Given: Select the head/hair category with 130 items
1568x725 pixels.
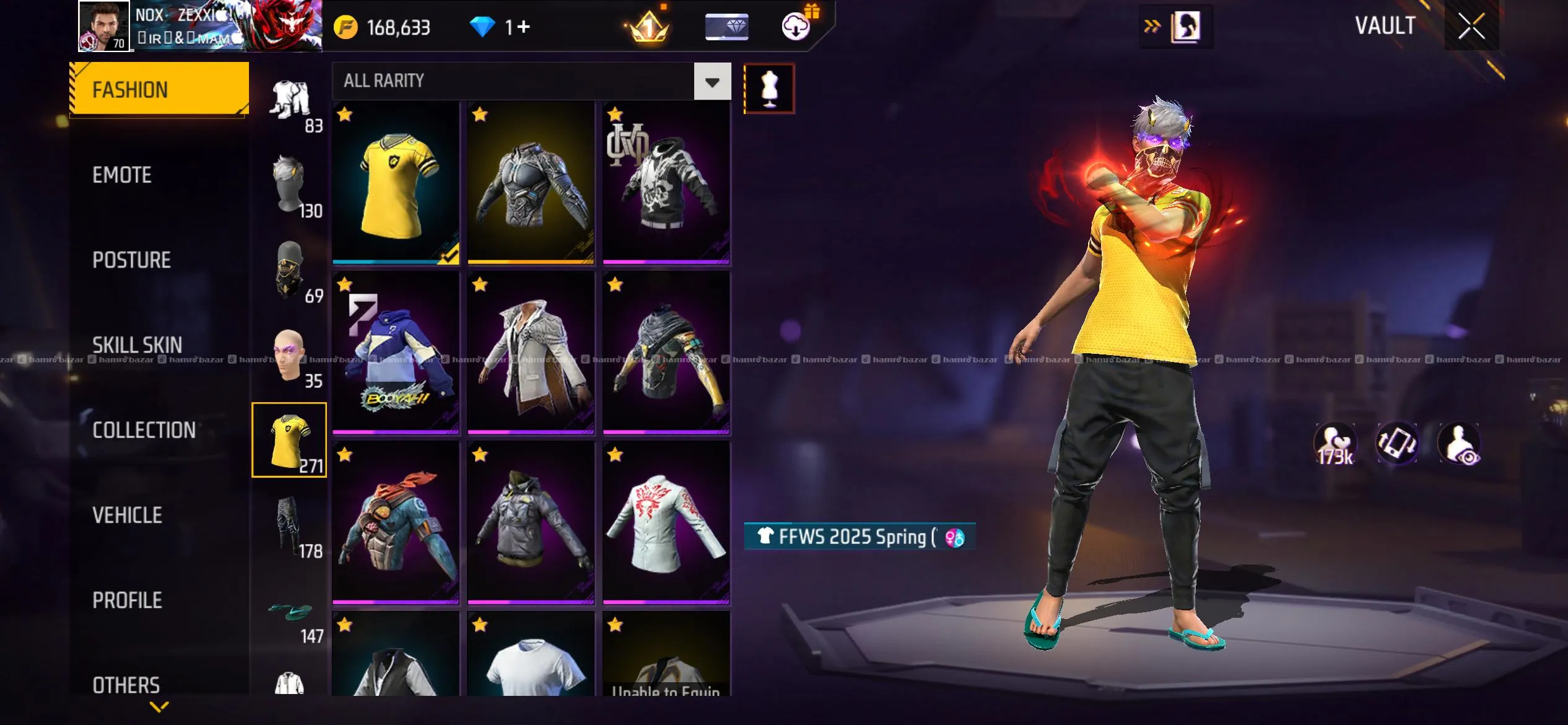Looking at the screenshot, I should [290, 186].
